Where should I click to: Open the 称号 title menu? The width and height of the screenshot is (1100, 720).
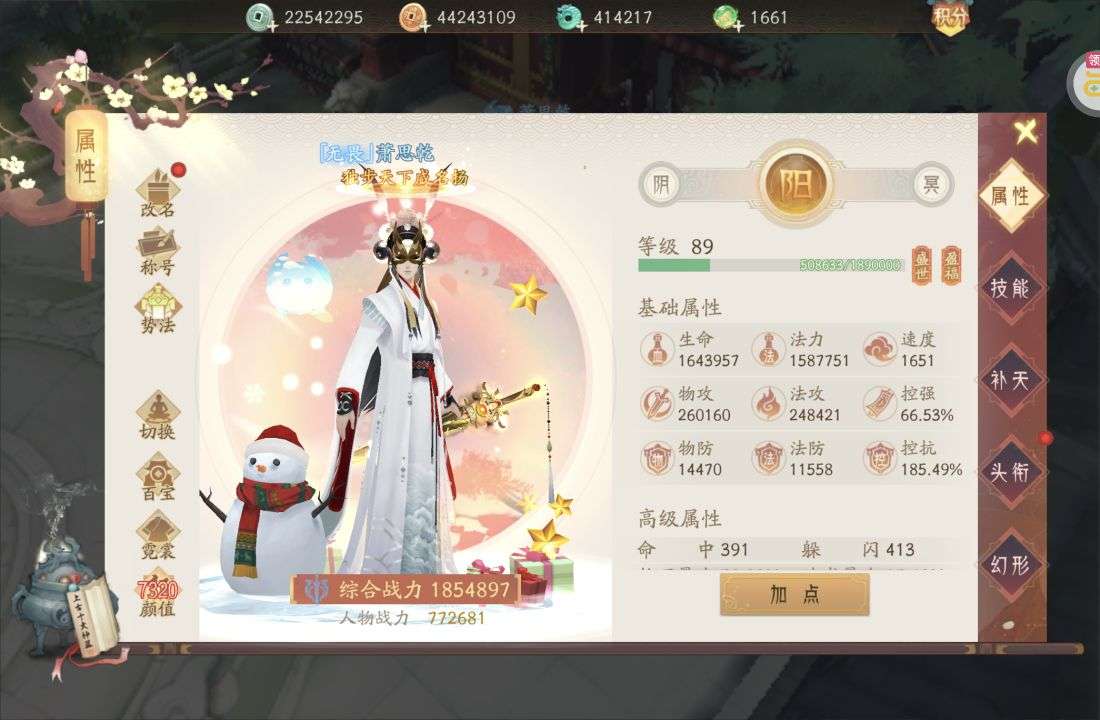click(158, 251)
